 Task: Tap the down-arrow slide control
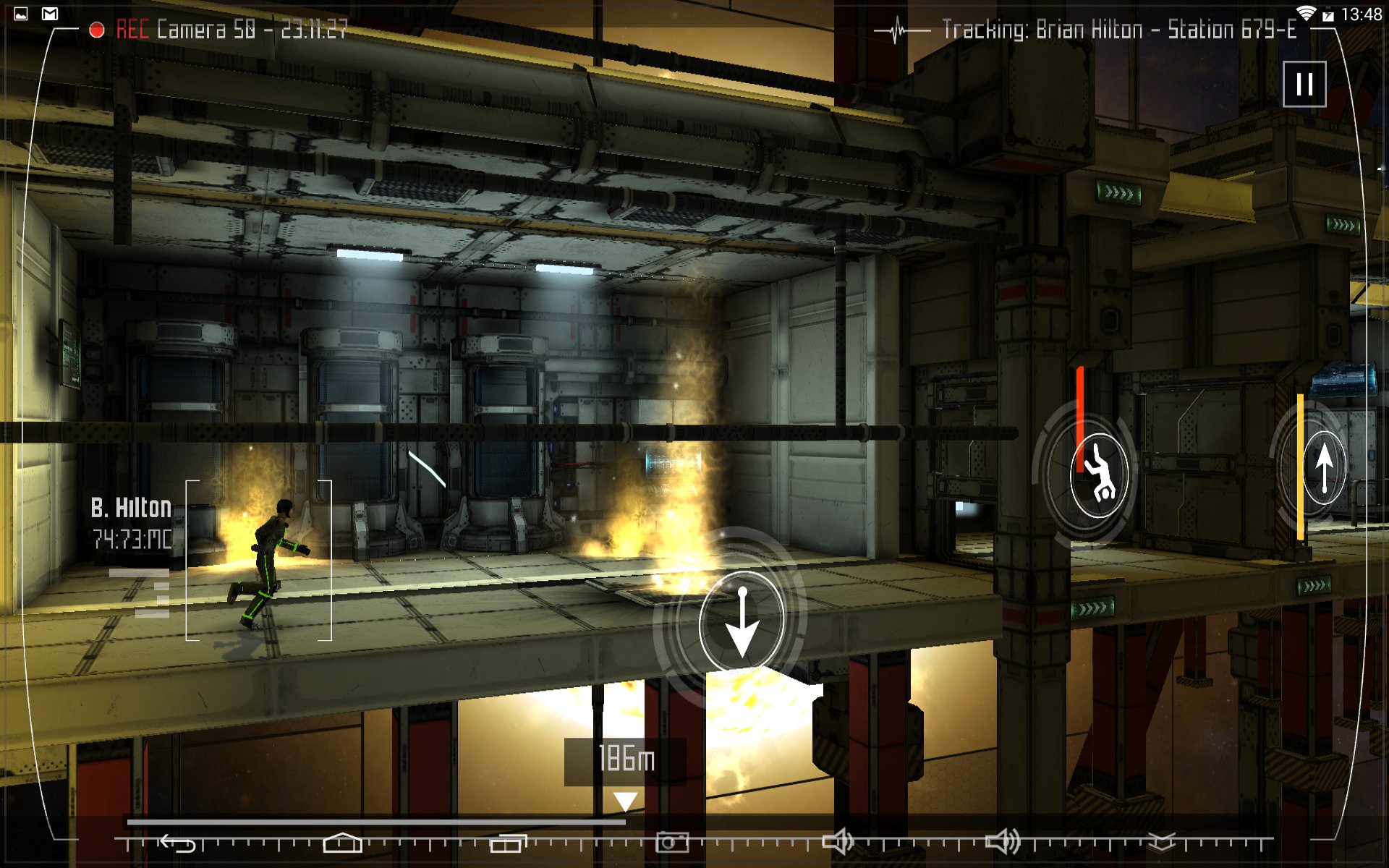point(742,621)
